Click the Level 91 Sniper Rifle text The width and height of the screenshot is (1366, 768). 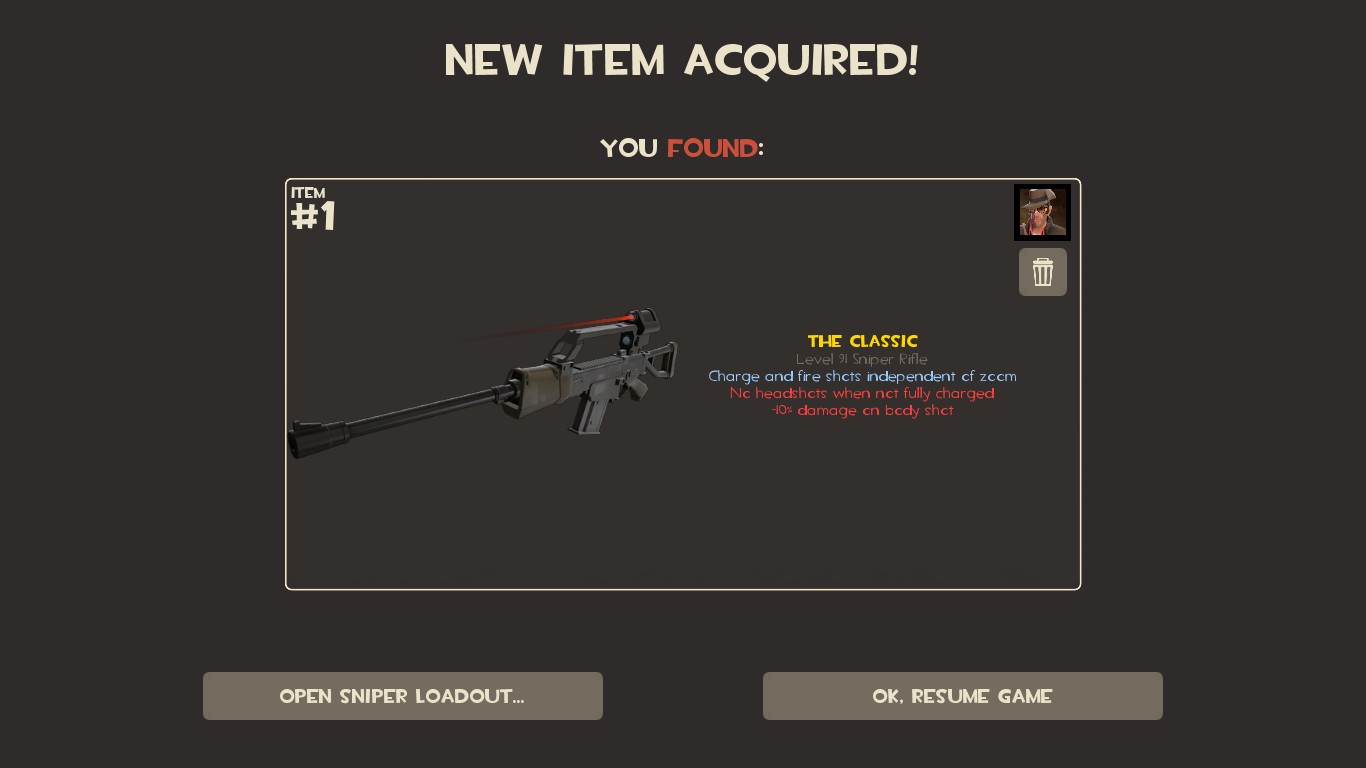coord(862,359)
